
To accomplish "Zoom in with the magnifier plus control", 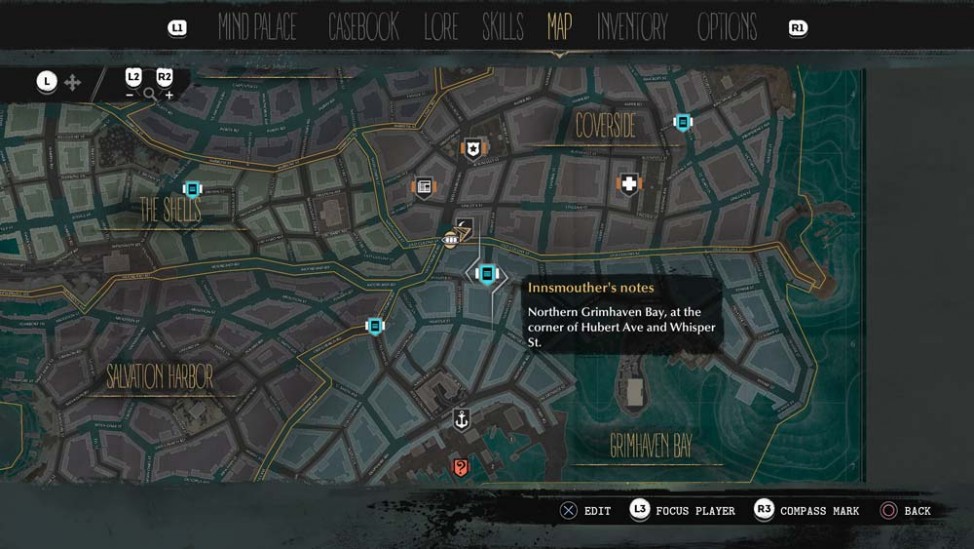I will click(x=167, y=95).
